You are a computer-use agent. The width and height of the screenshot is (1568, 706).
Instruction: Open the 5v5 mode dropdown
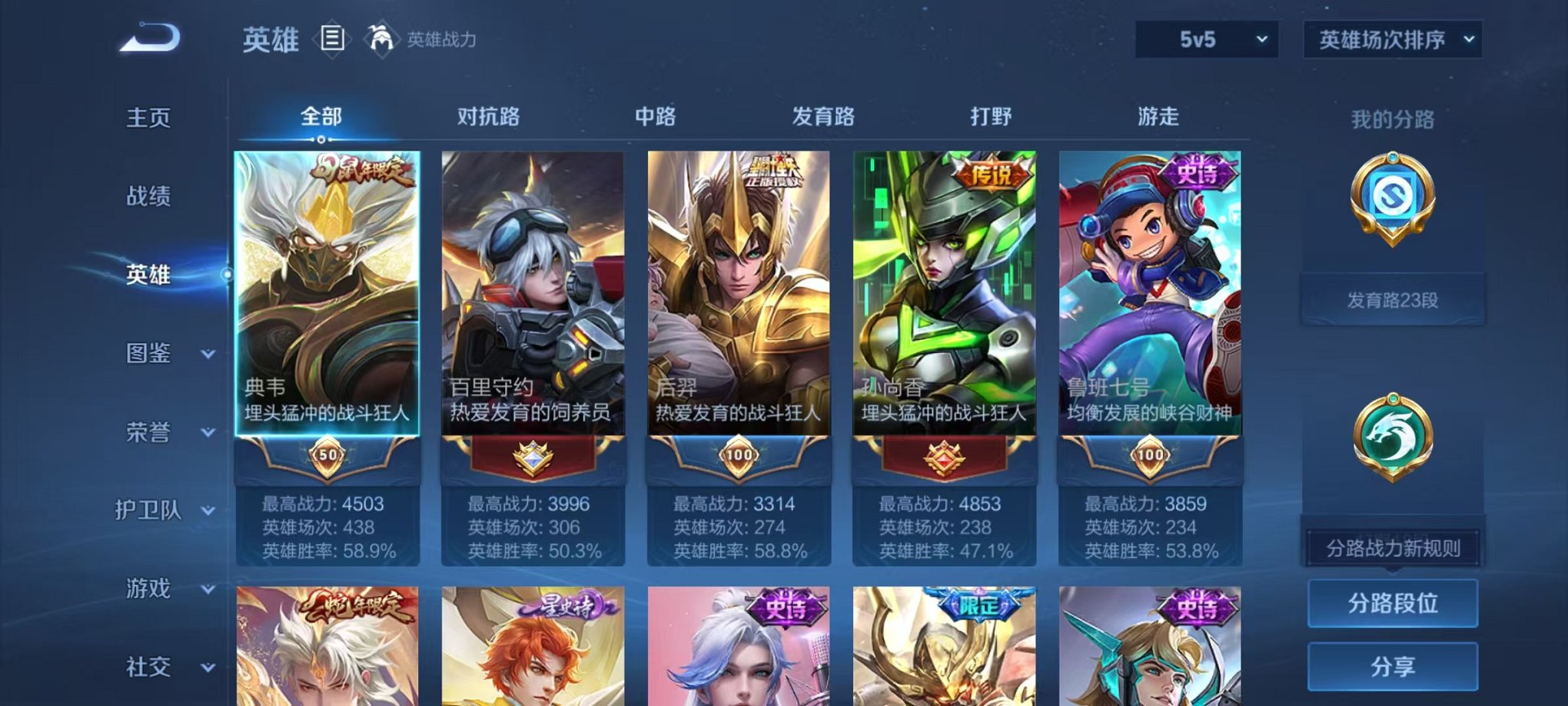tap(1208, 37)
